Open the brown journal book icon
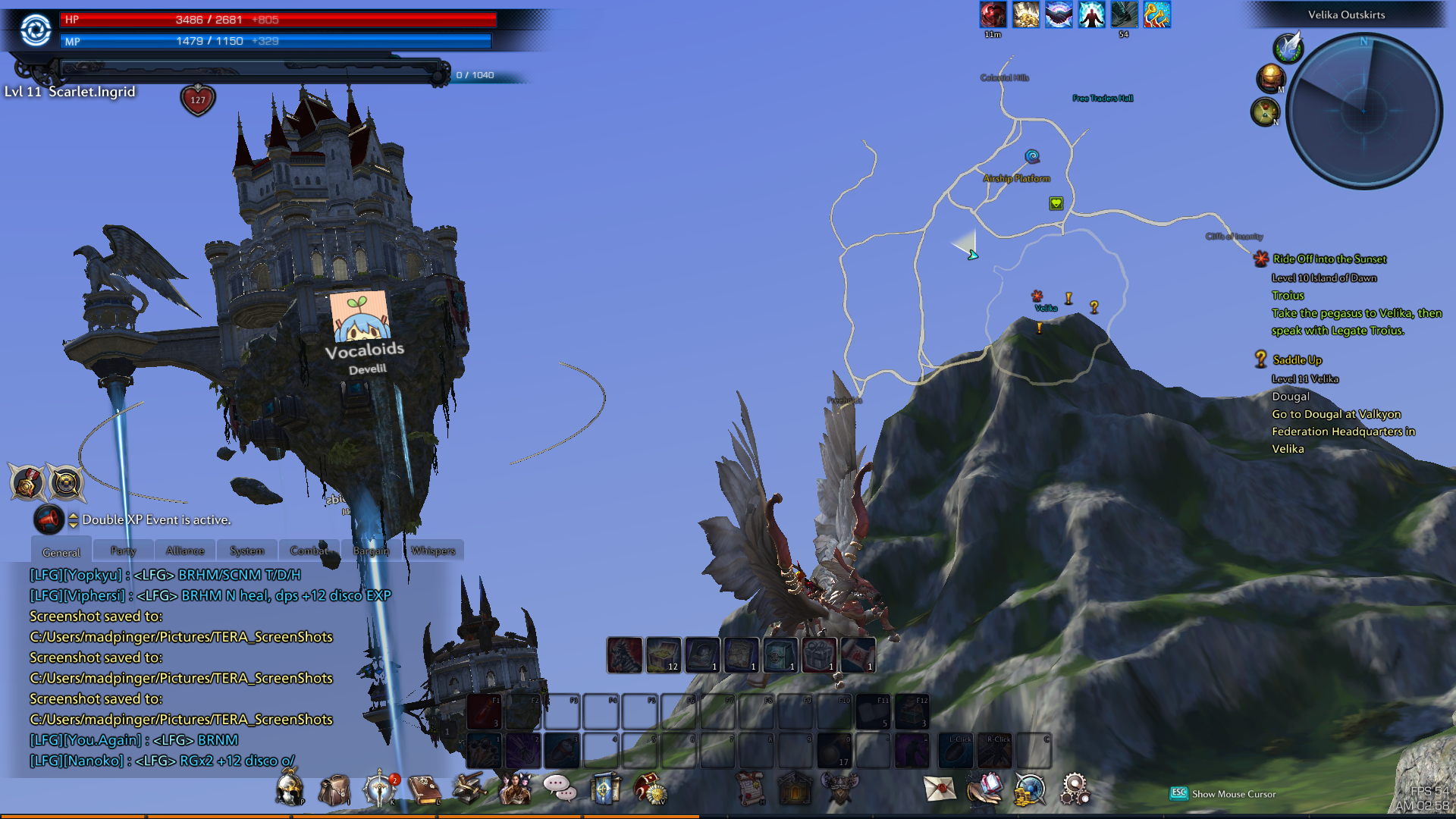This screenshot has height=819, width=1456. (x=424, y=789)
